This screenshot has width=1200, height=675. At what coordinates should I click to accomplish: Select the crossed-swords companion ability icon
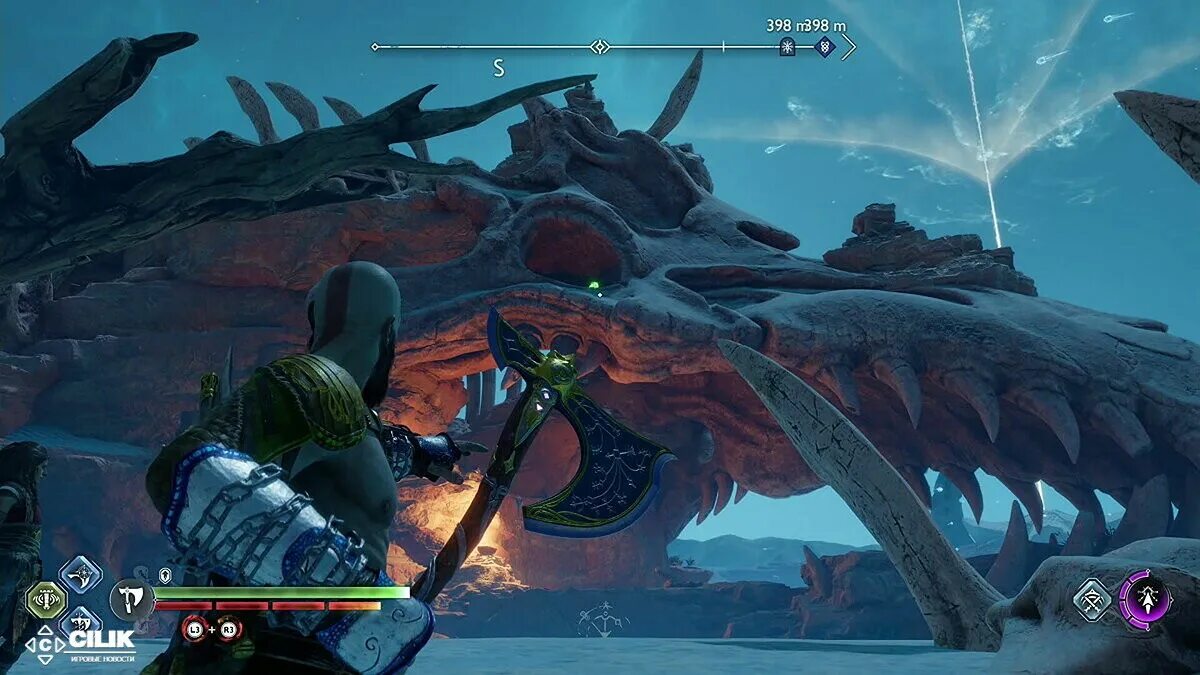pyautogui.click(x=1093, y=600)
